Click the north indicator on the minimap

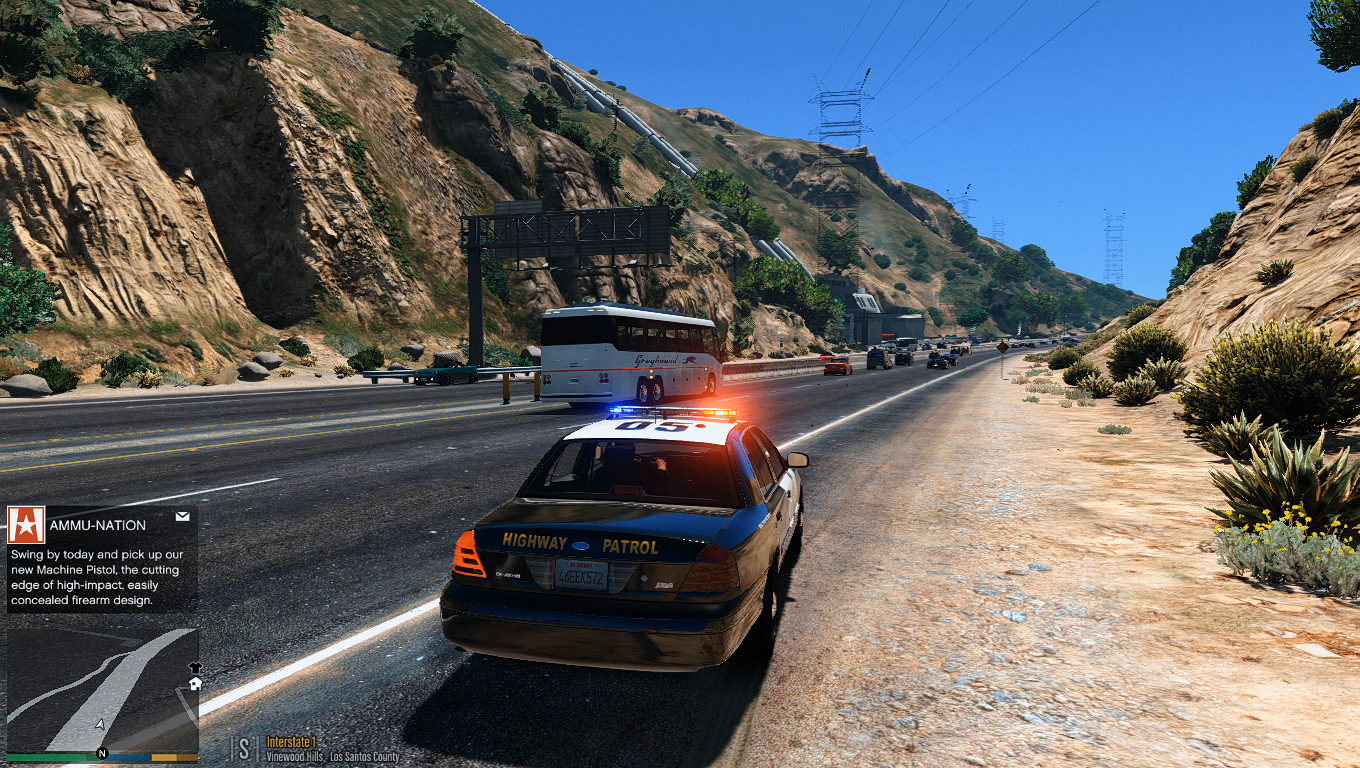click(101, 753)
